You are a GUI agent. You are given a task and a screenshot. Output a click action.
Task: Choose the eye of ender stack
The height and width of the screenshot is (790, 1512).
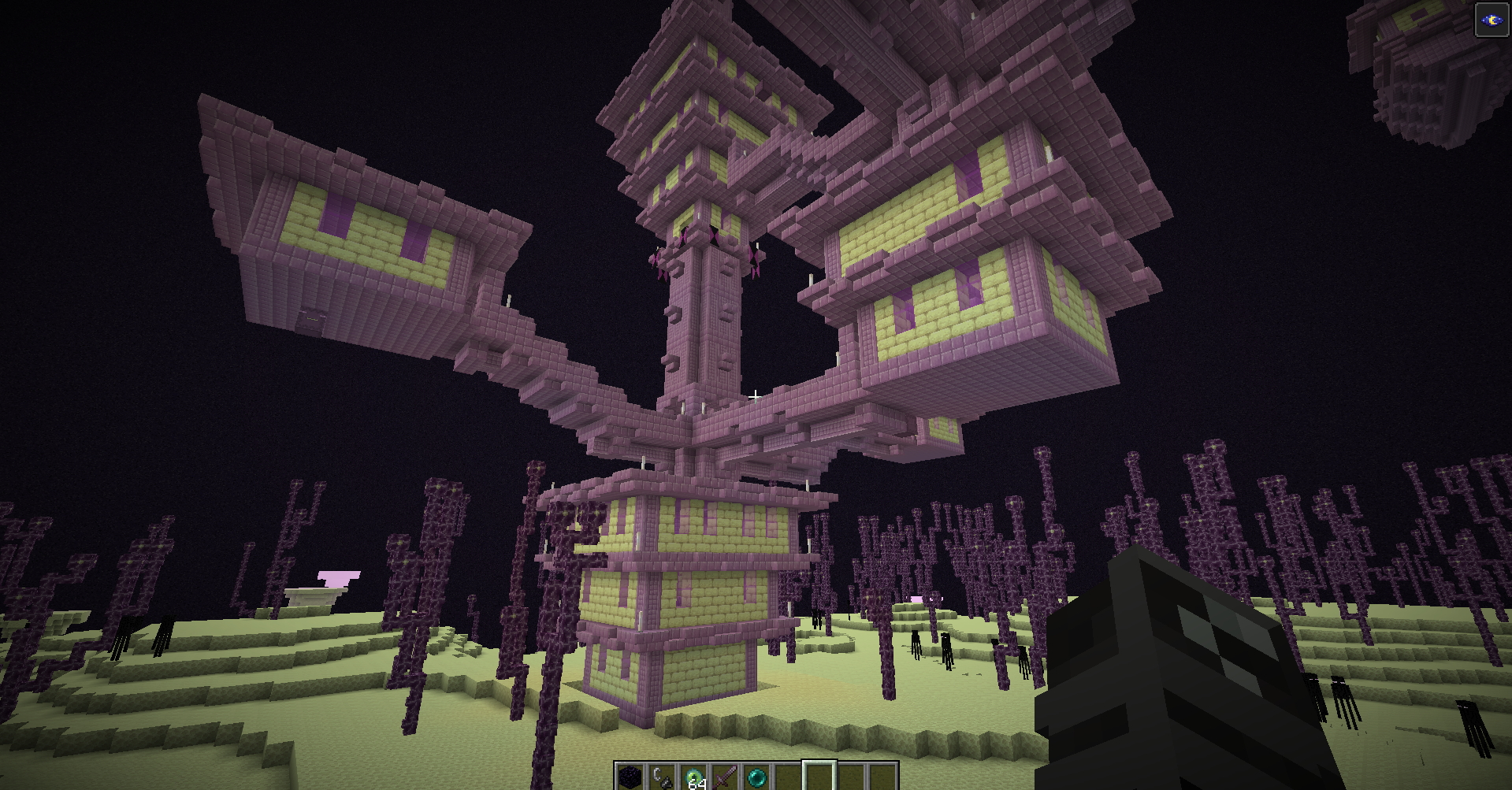[x=693, y=777]
